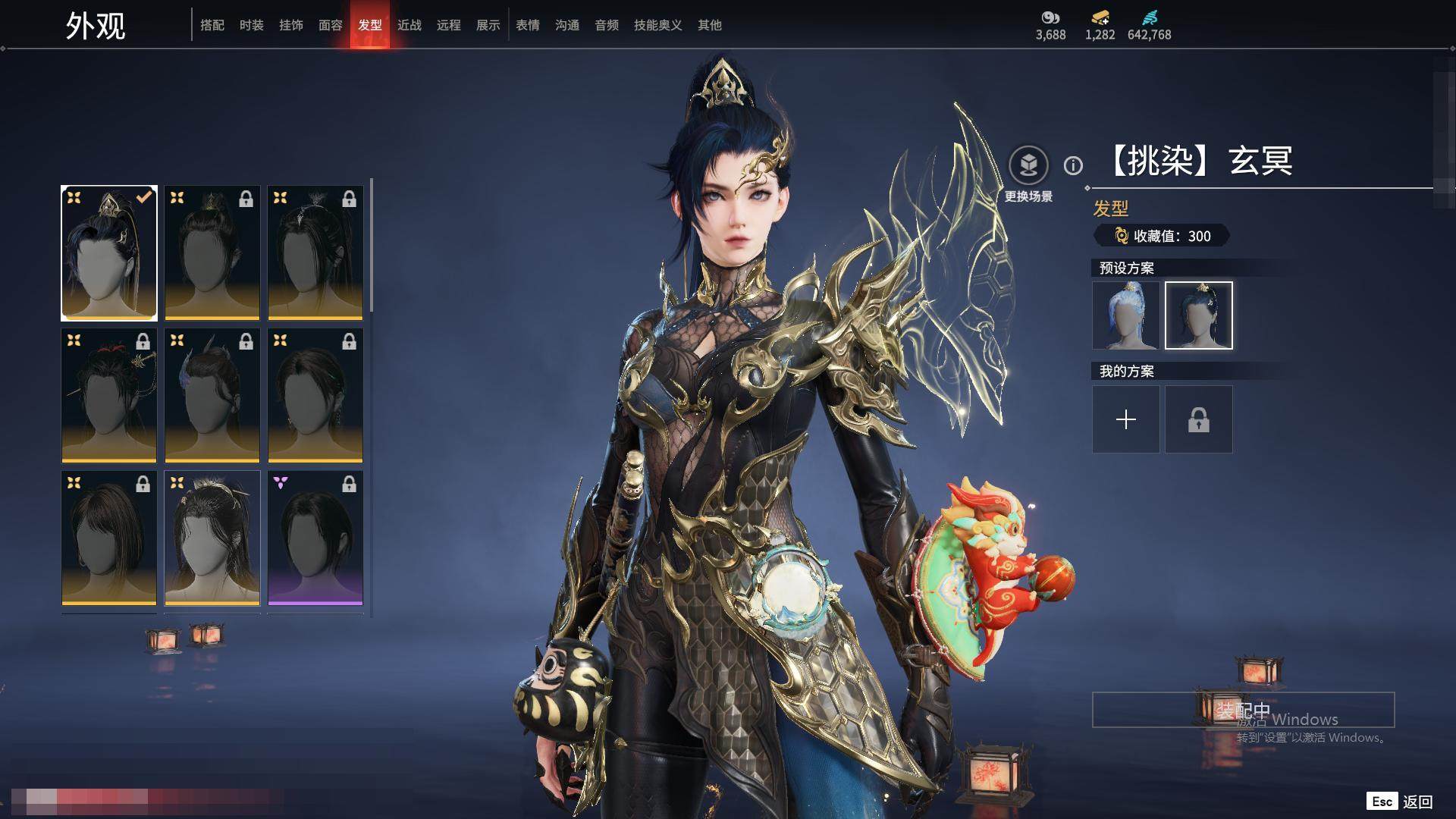This screenshot has width=1456, height=819.
Task: Add a new custom scheme with plus button
Action: (1126, 419)
